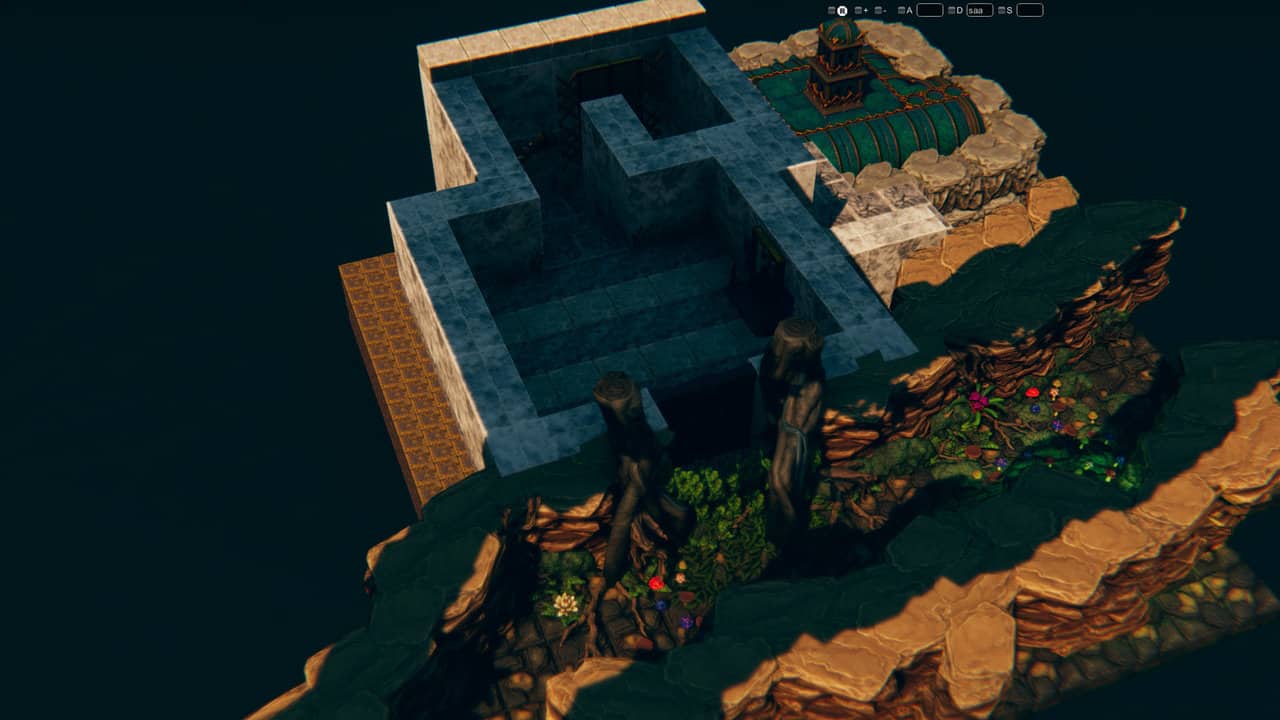Click the input field next to A
1280x720 pixels.
[928, 9]
